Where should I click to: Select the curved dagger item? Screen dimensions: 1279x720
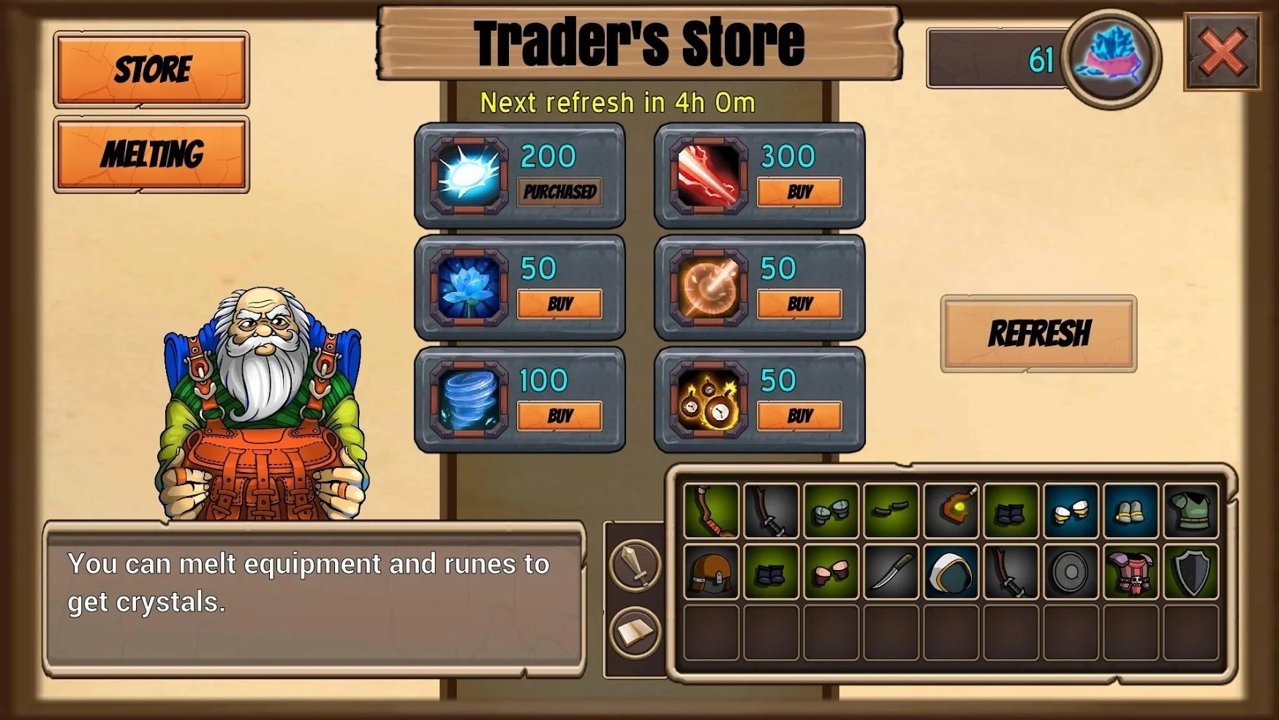click(x=891, y=571)
